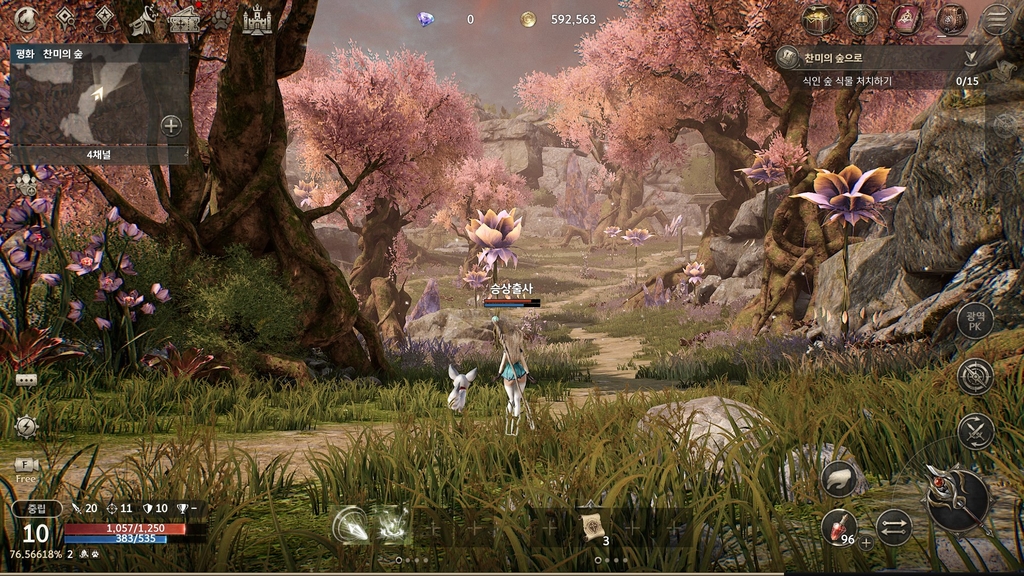Toggle the Free camera mode button

click(x=26, y=468)
